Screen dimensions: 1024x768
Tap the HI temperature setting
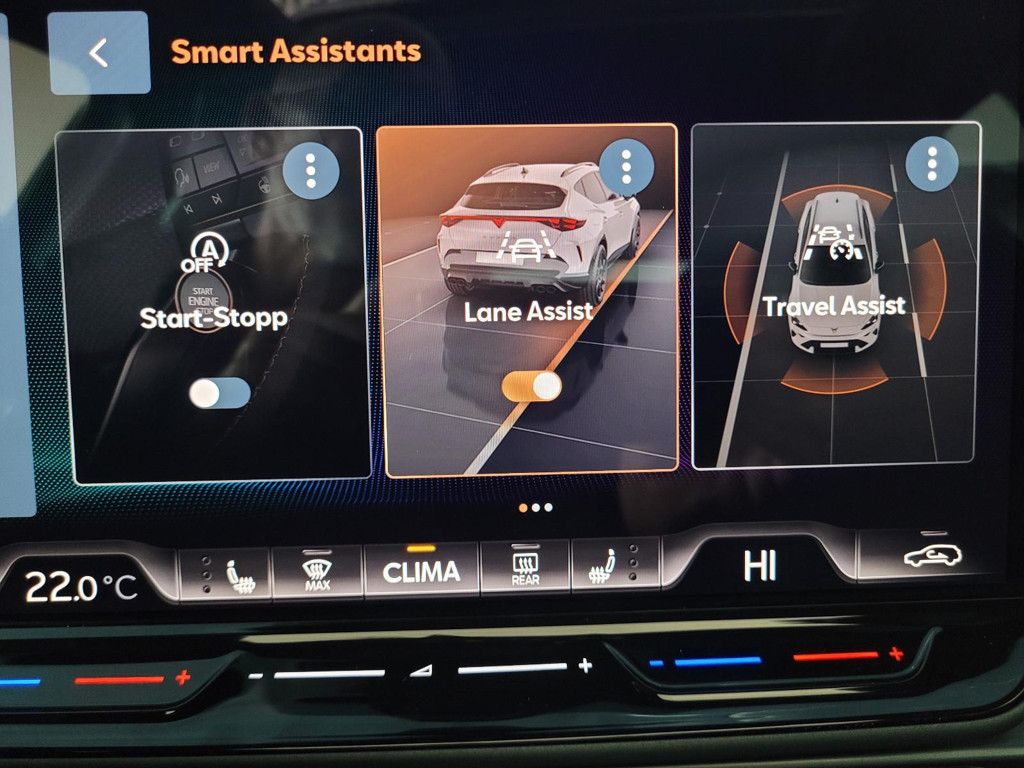click(x=760, y=566)
